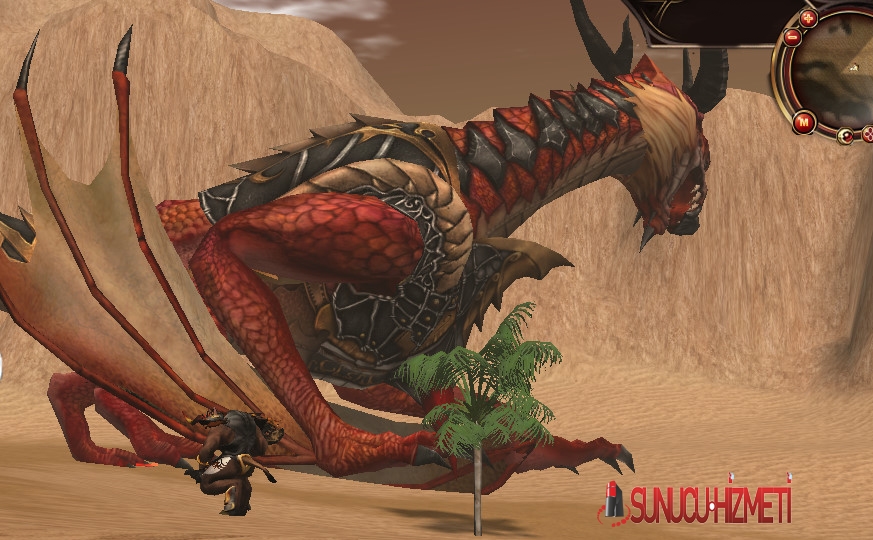
Task: Select the red flower-pattern minimap button
Action: click(x=867, y=134)
